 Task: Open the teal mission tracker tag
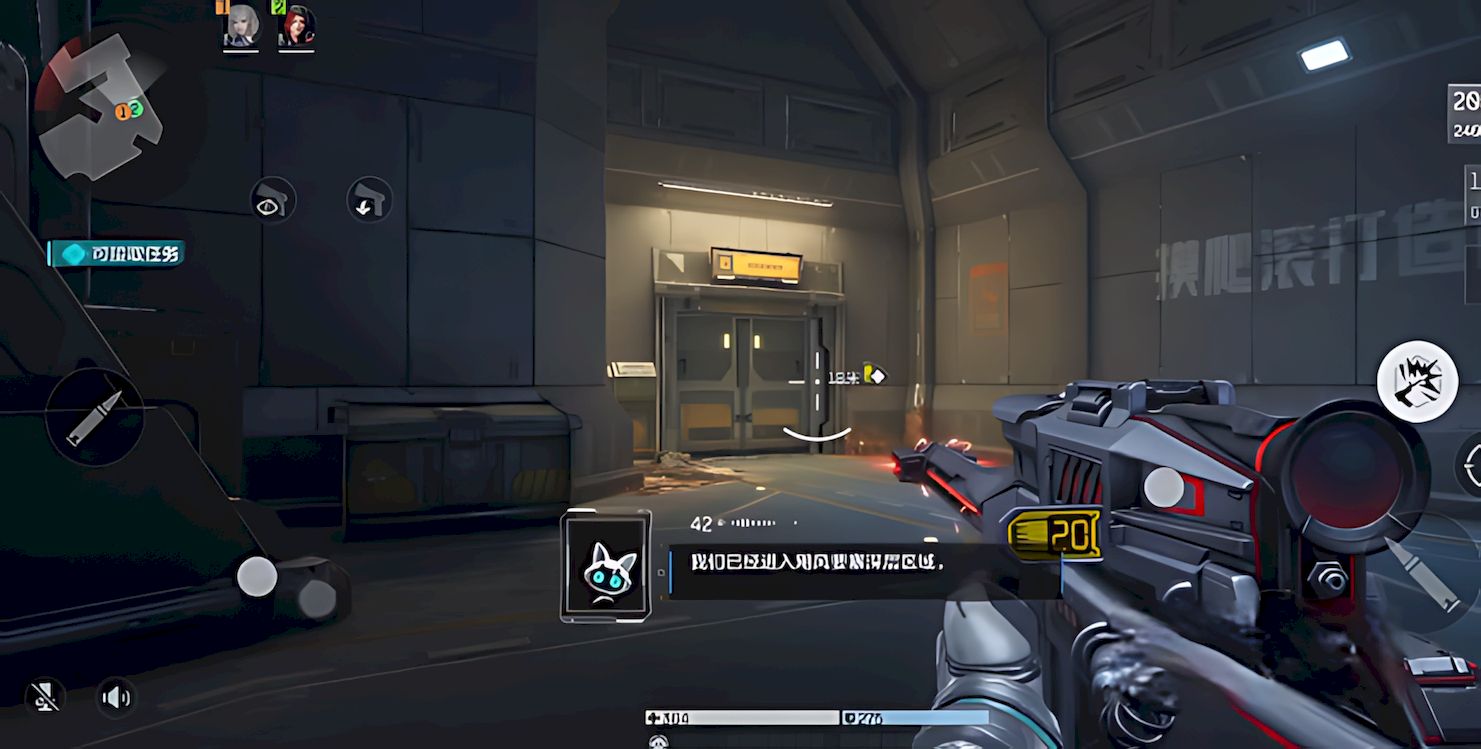tap(117, 254)
